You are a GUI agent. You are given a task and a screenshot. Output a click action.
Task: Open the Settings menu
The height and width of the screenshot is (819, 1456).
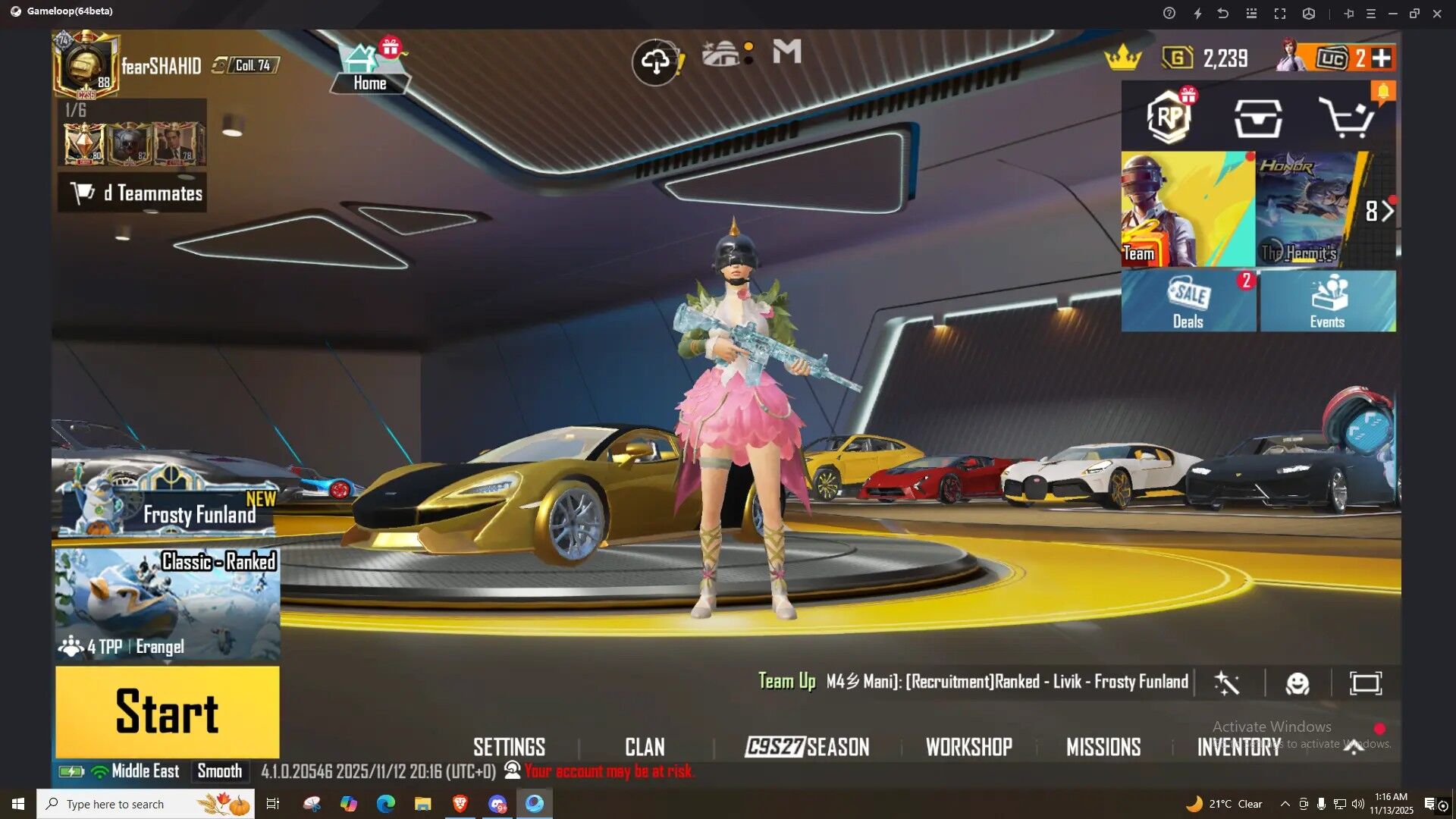point(509,747)
